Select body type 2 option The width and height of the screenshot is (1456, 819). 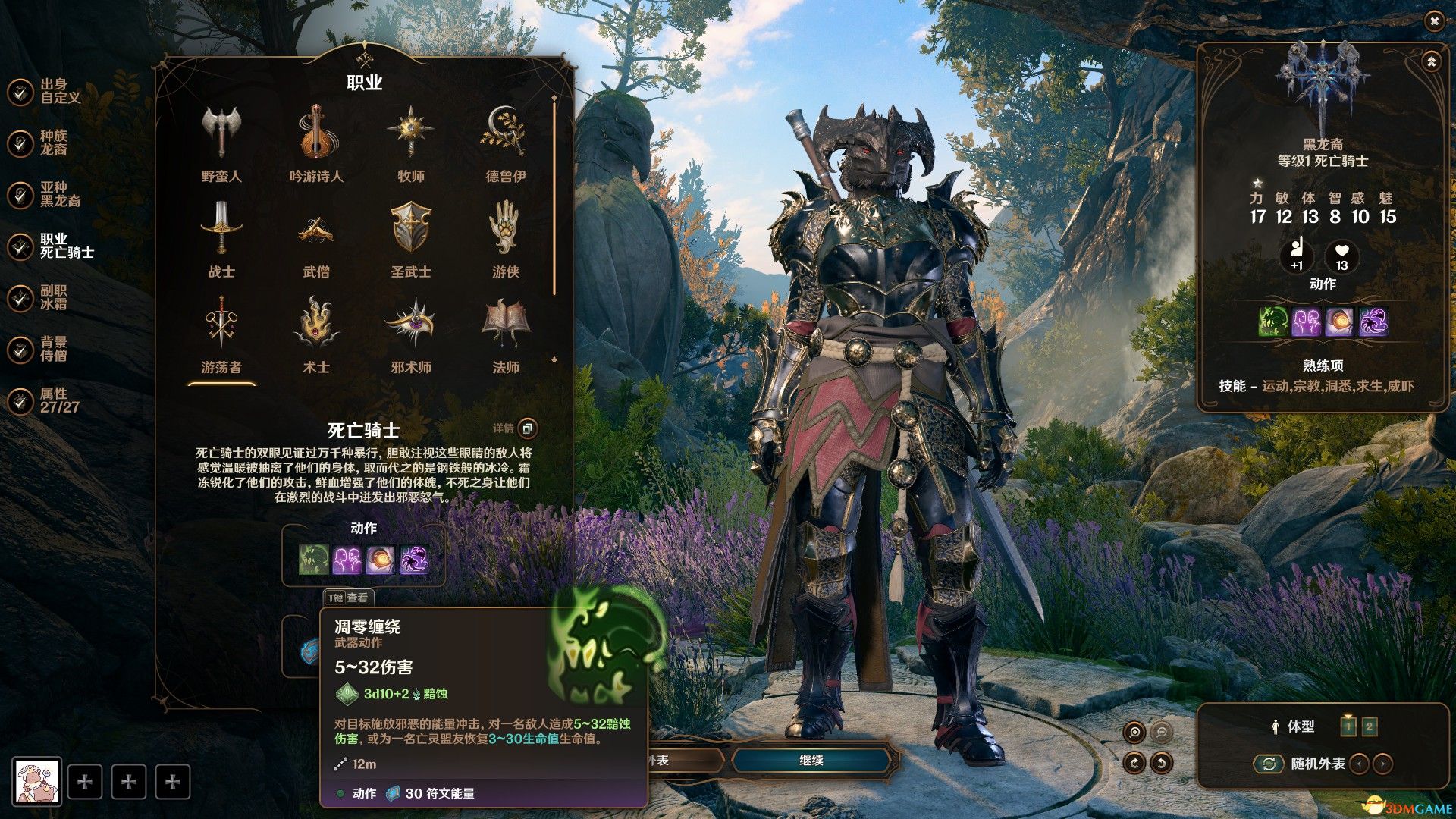[x=1369, y=726]
